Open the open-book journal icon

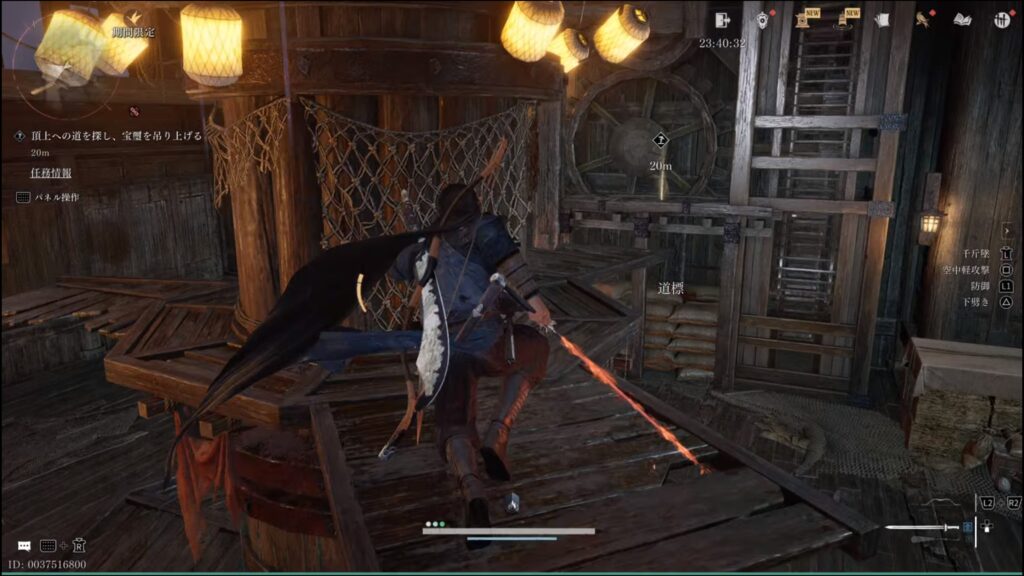click(962, 20)
